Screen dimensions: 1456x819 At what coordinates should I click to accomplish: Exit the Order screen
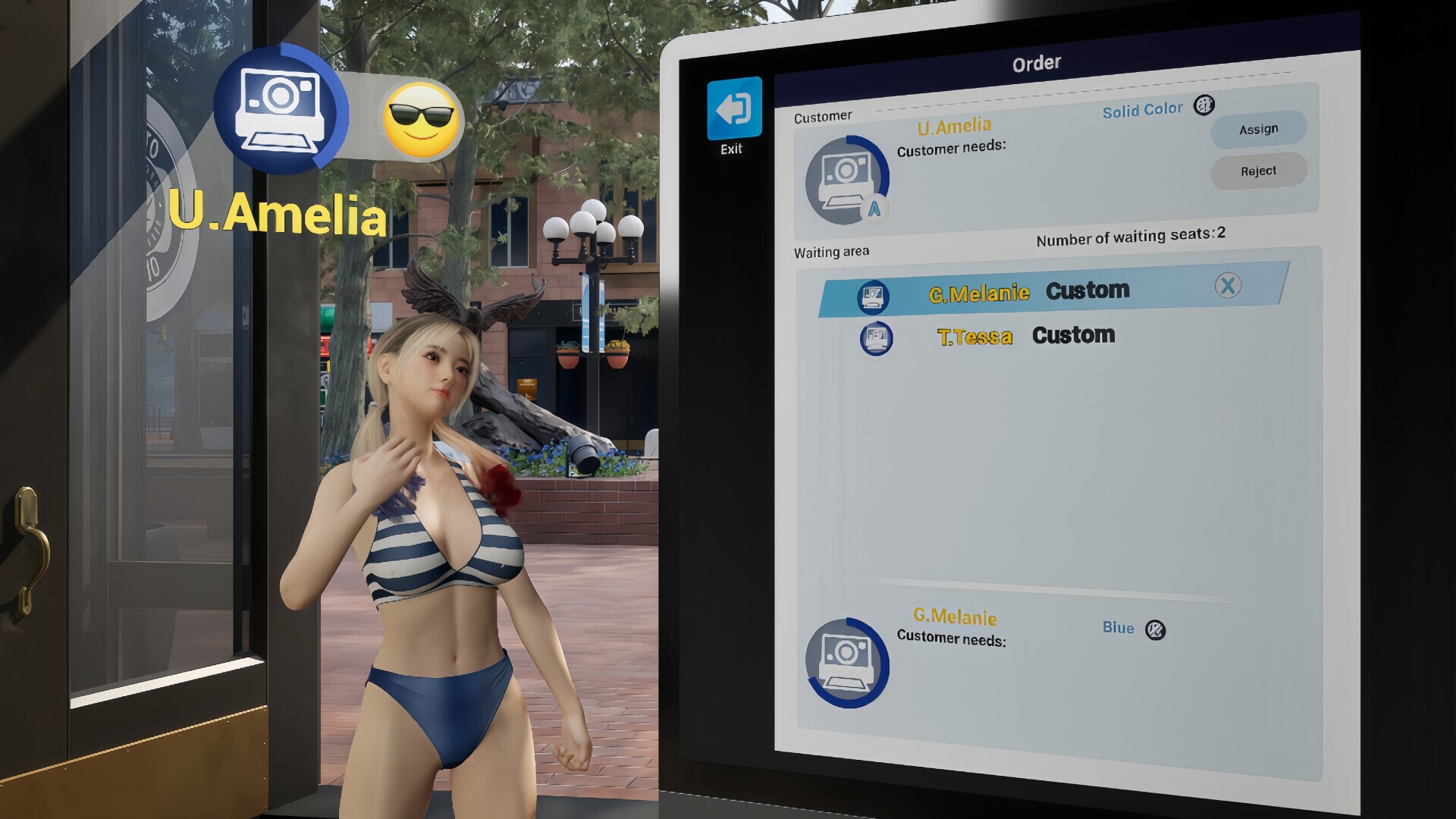[x=733, y=109]
